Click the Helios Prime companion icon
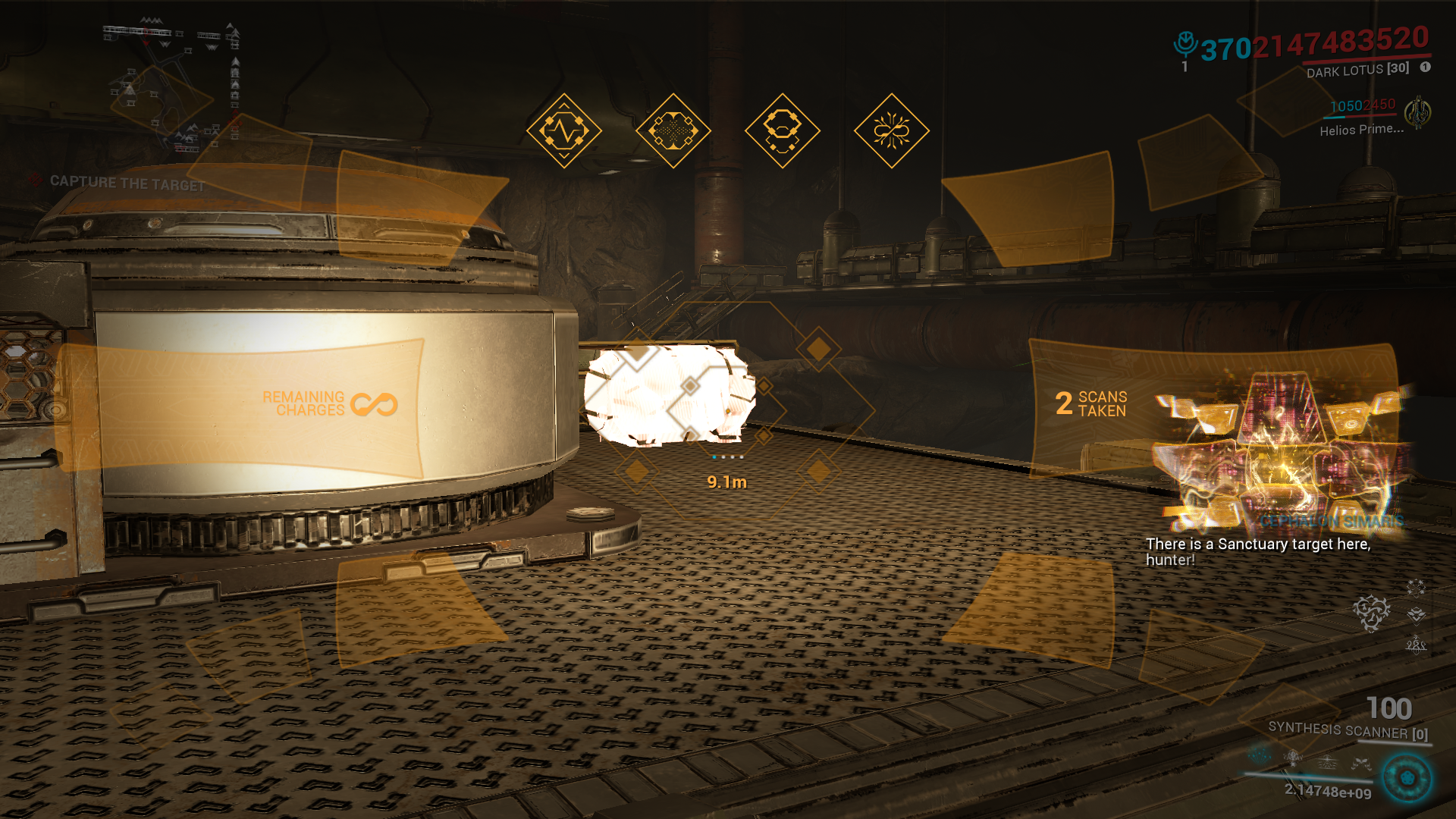Screen dimensions: 1456x819 (1417, 113)
